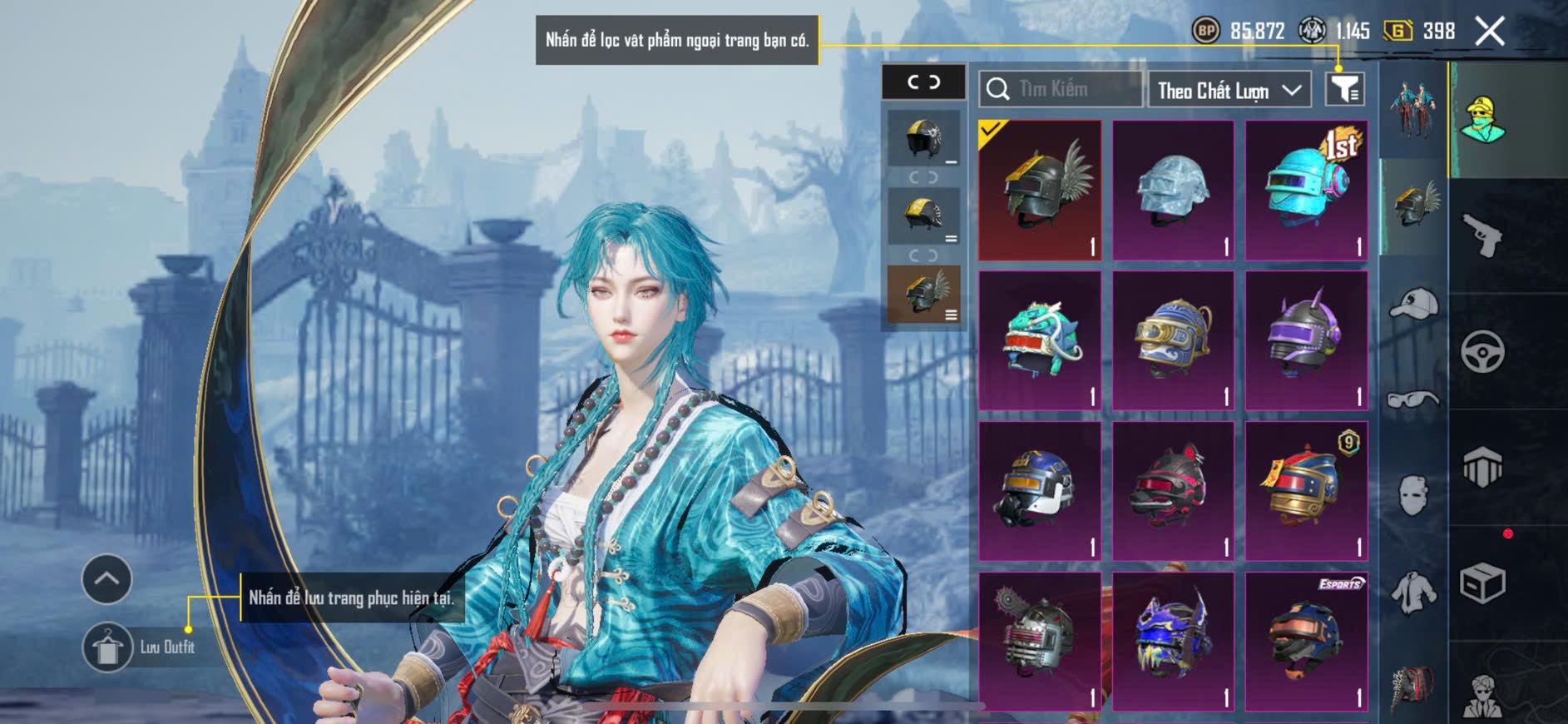Choose the Esports-tagged helmet skin
Viewport: 1568px width, 724px height.
coord(1306,641)
